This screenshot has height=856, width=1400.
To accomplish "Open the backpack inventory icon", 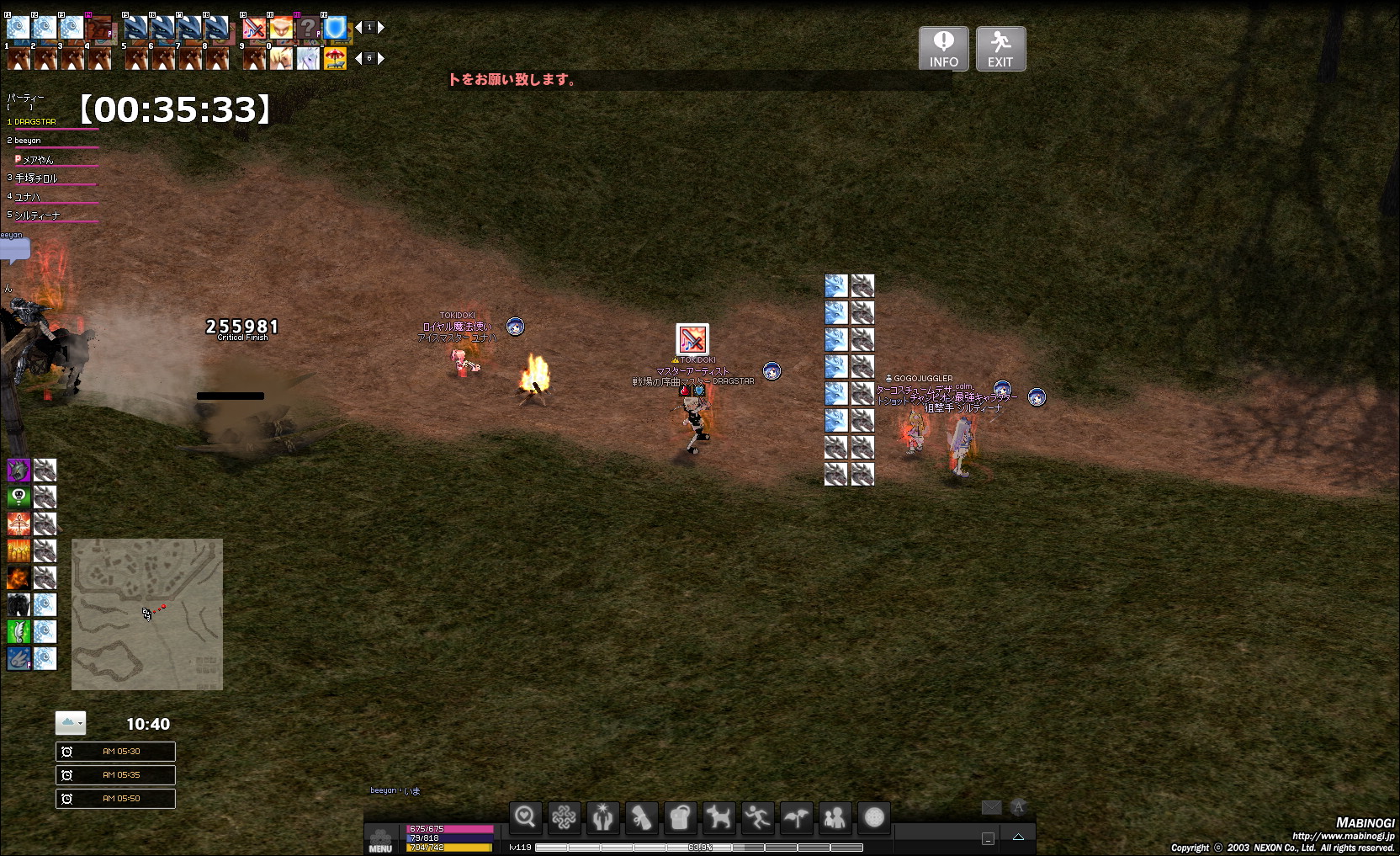I will [x=680, y=816].
